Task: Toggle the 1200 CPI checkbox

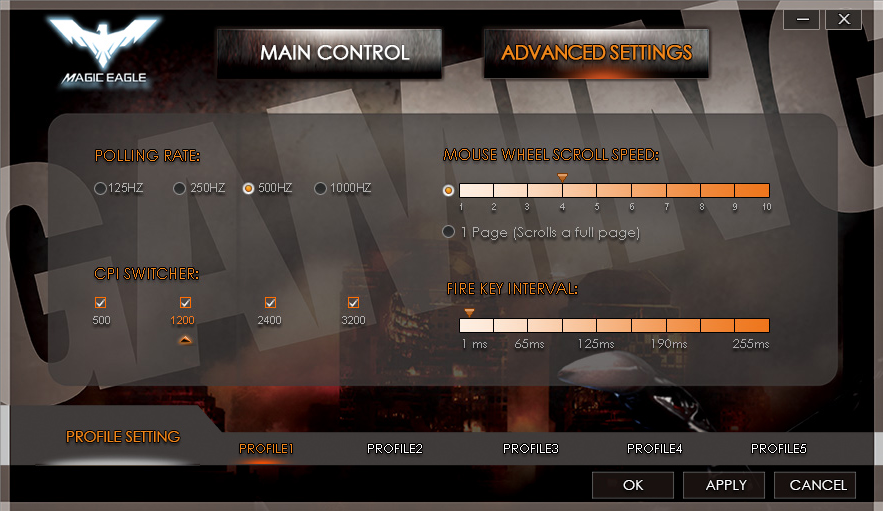Action: coord(185,303)
